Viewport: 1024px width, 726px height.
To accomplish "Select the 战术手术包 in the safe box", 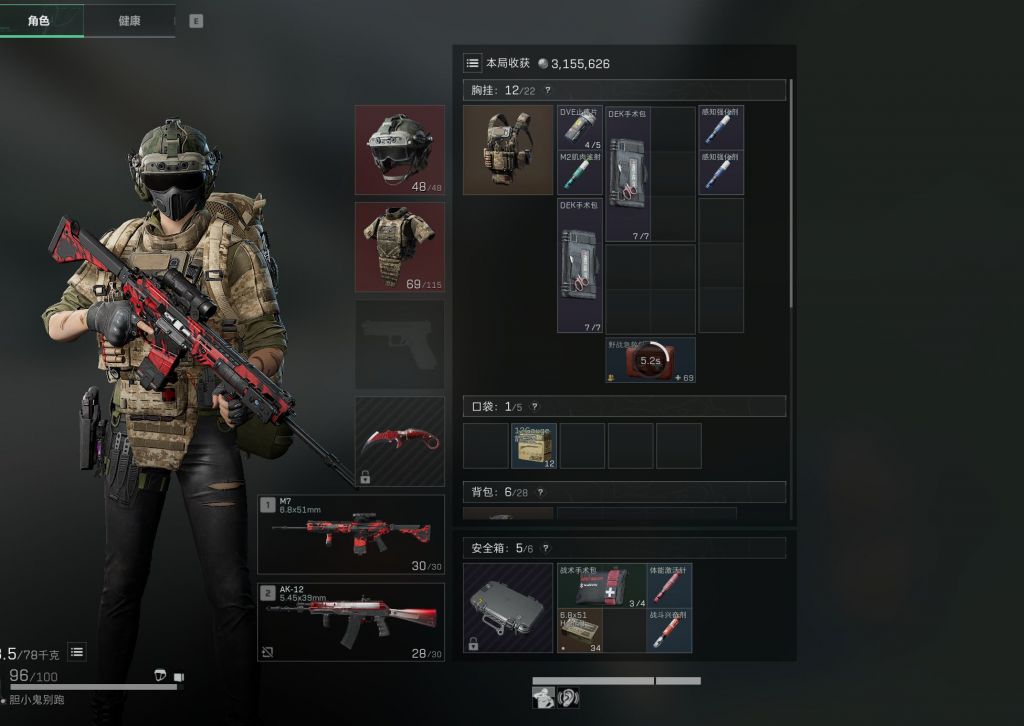I will tap(602, 585).
